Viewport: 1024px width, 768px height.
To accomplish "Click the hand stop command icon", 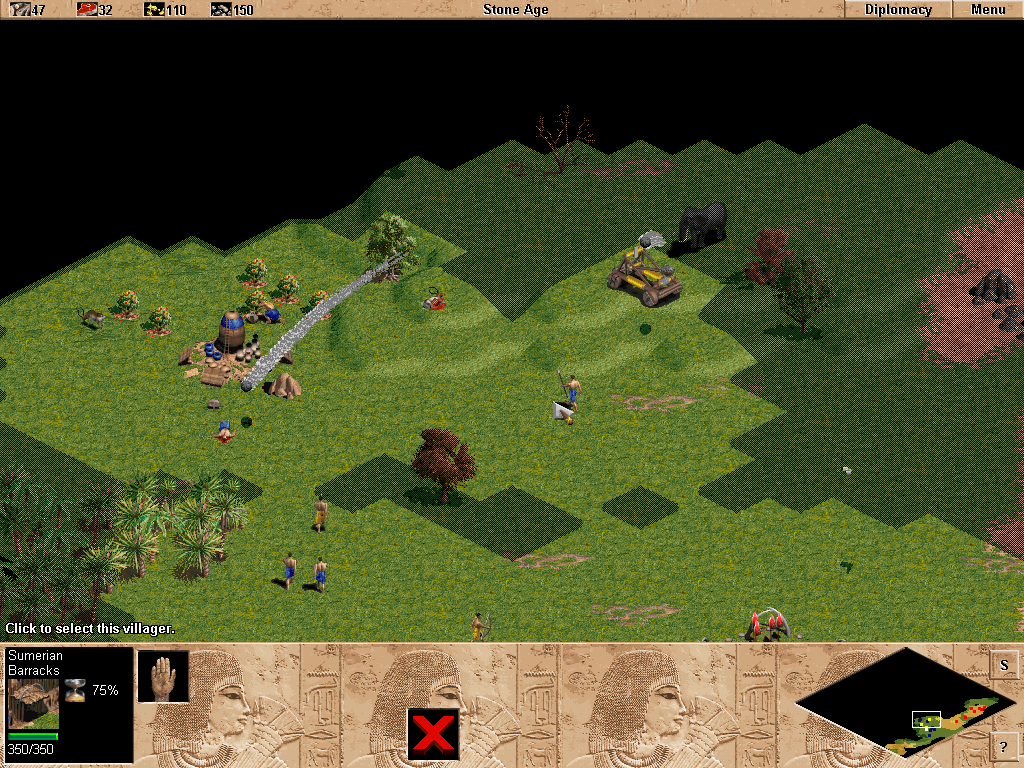I will click(x=163, y=676).
